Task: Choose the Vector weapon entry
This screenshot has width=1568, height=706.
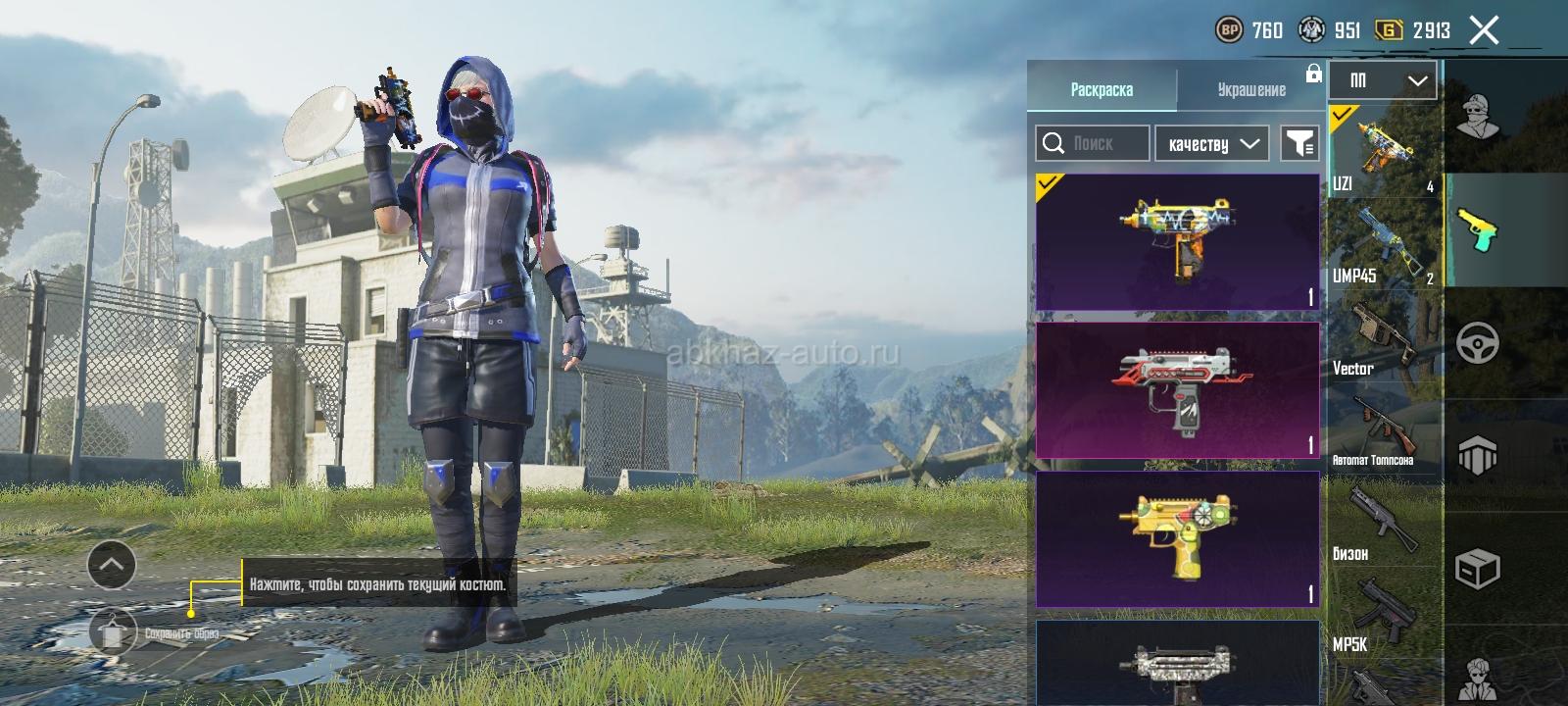Action: coord(1383,336)
